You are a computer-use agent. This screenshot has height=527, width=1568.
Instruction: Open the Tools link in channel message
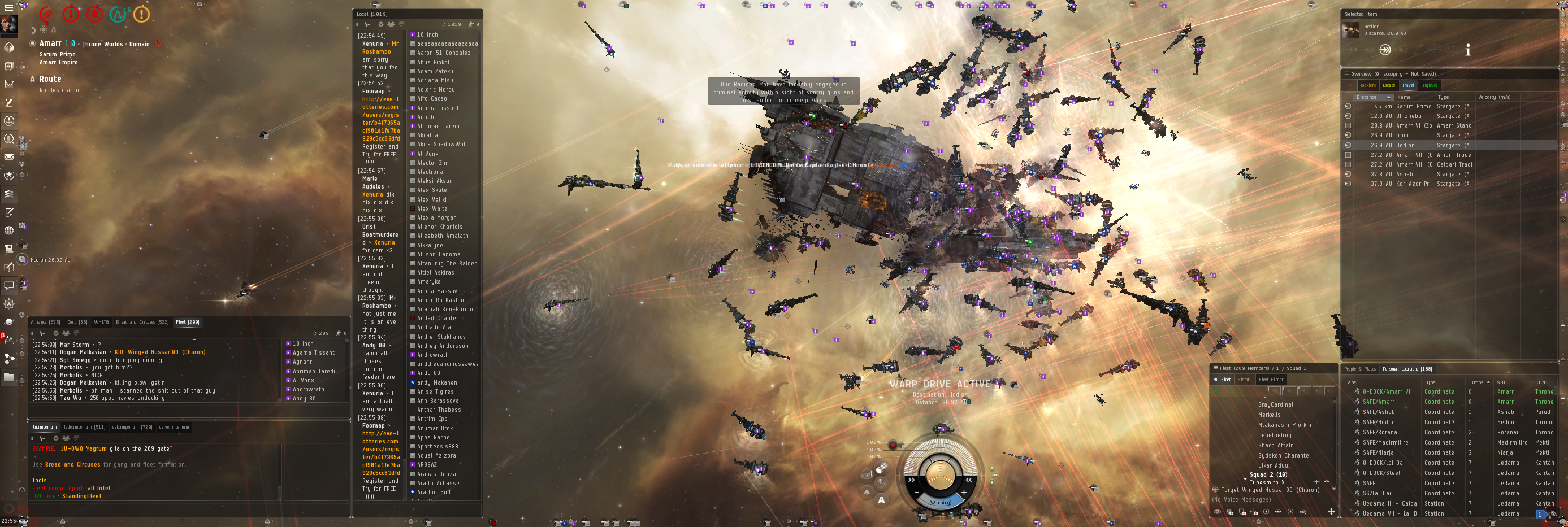(39, 481)
